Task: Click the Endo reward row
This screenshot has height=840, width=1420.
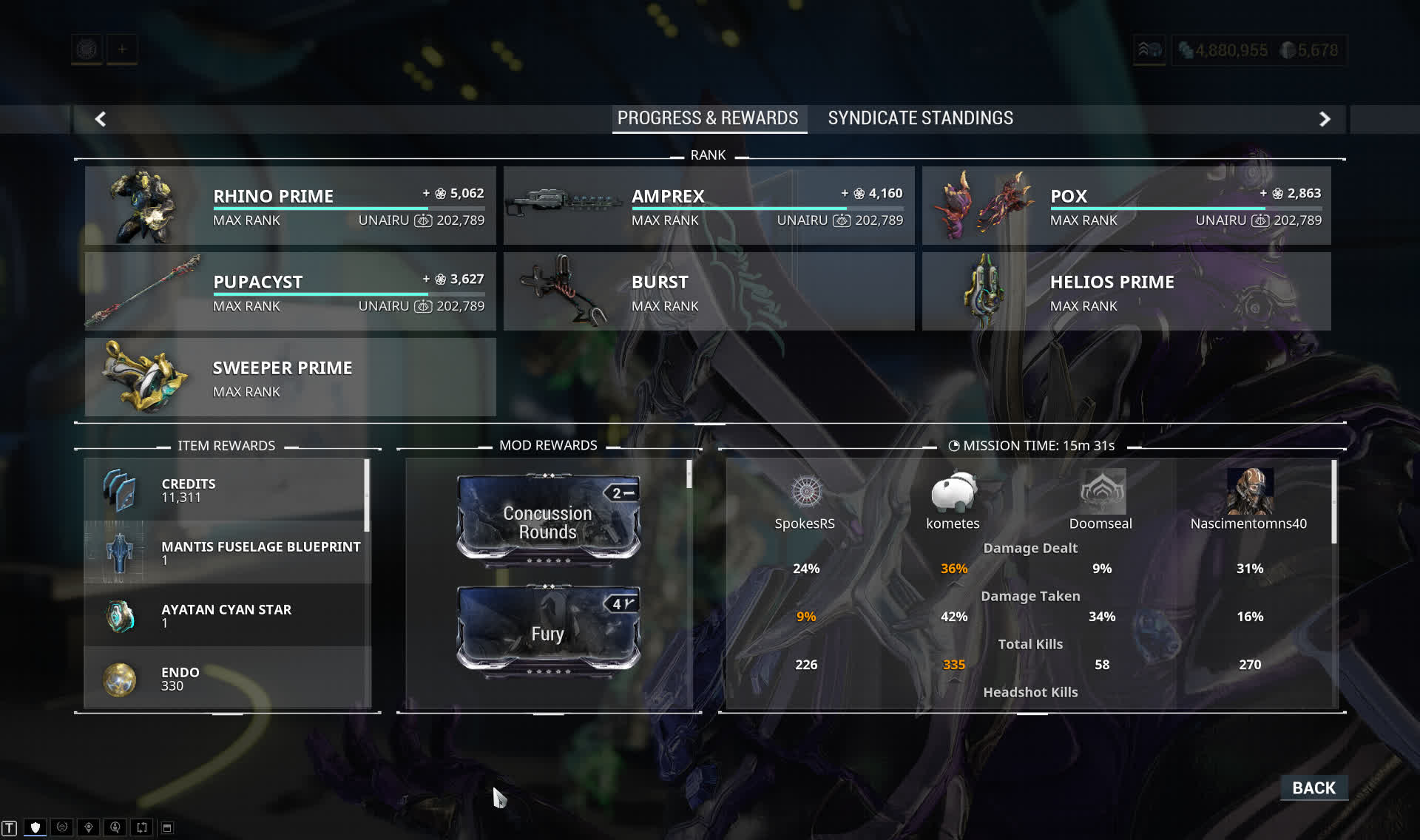Action: [x=227, y=678]
